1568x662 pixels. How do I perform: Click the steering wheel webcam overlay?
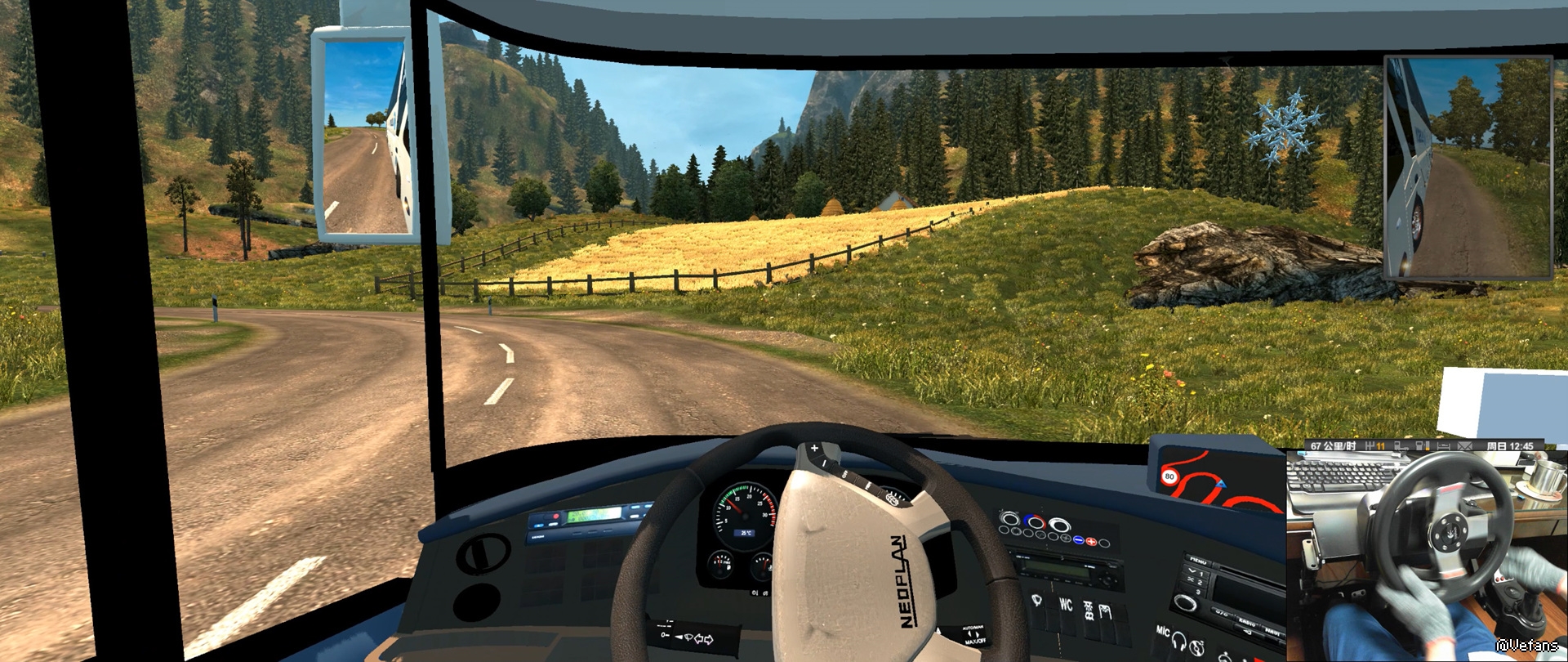coord(1425,556)
